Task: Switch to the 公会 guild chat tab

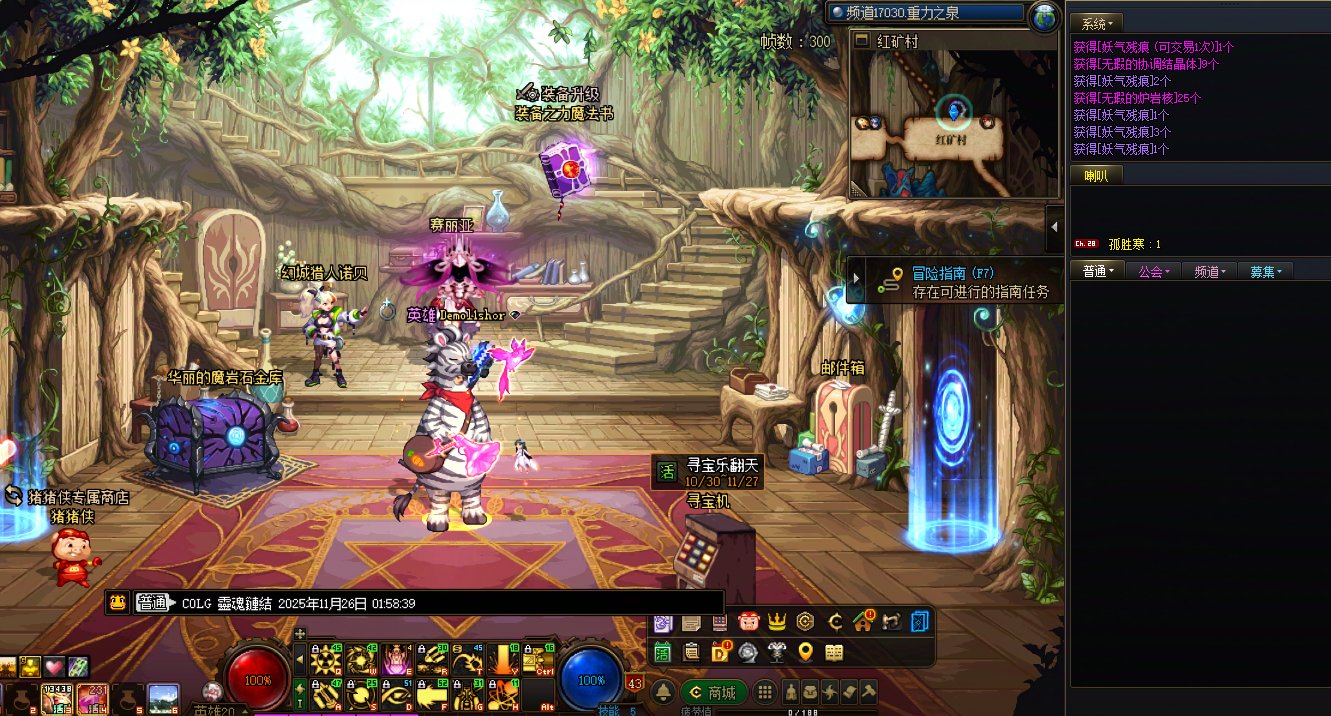Action: [x=1153, y=271]
